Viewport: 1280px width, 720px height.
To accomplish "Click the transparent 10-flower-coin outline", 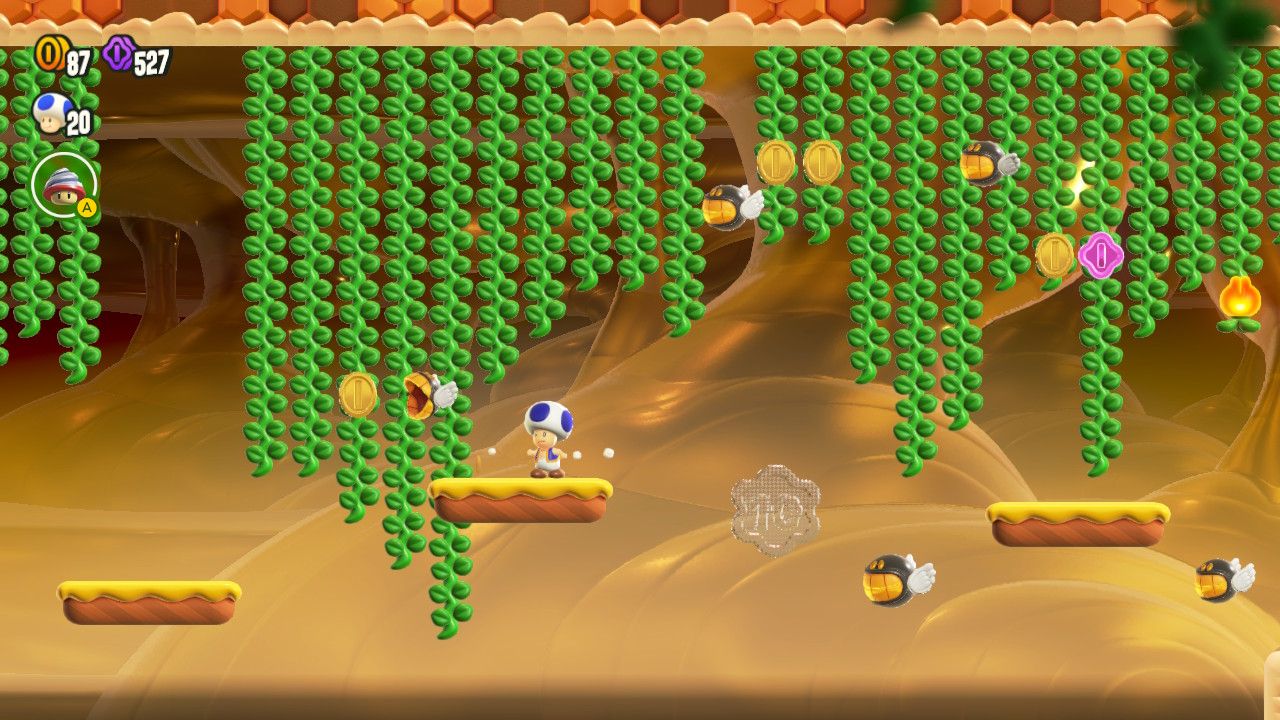I will point(772,510).
